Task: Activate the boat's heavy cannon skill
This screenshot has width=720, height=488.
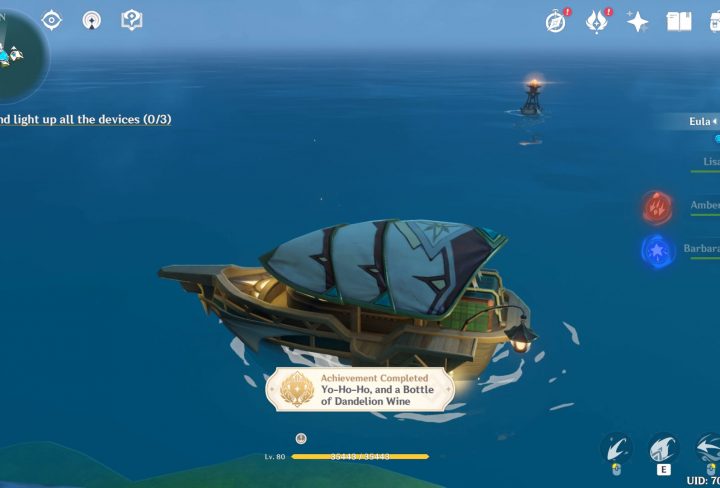Action: click(x=663, y=448)
